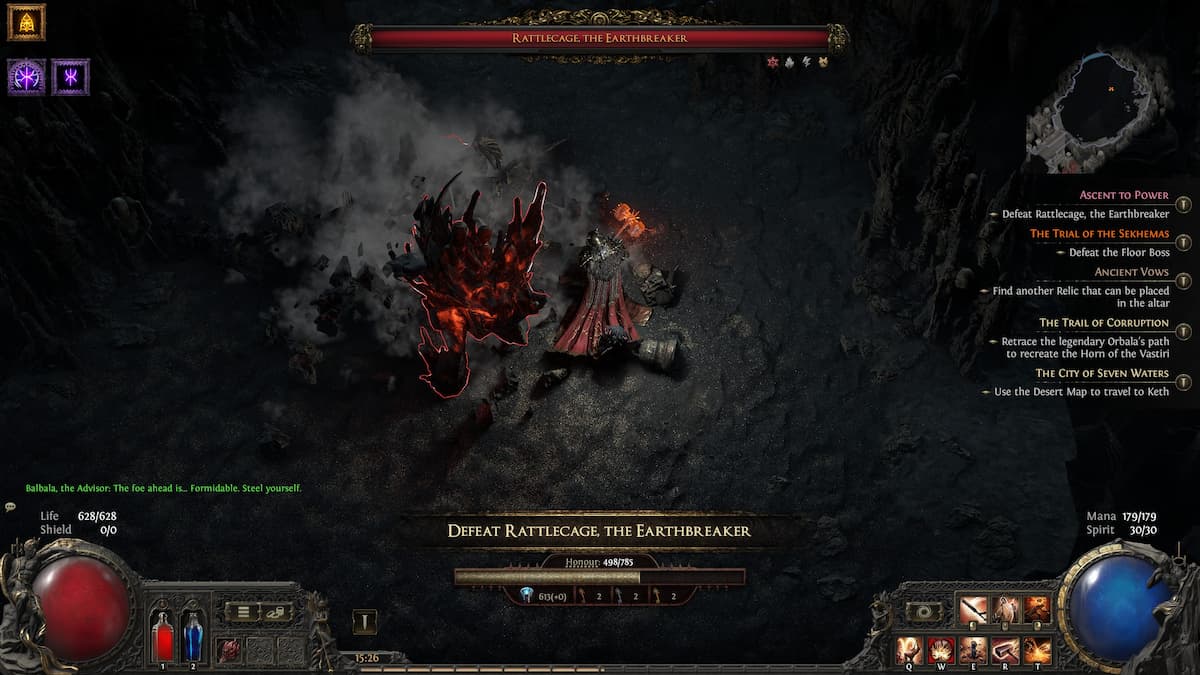Select the staff strike skill icon
Screen dimensions: 1200x675
click(x=973, y=609)
